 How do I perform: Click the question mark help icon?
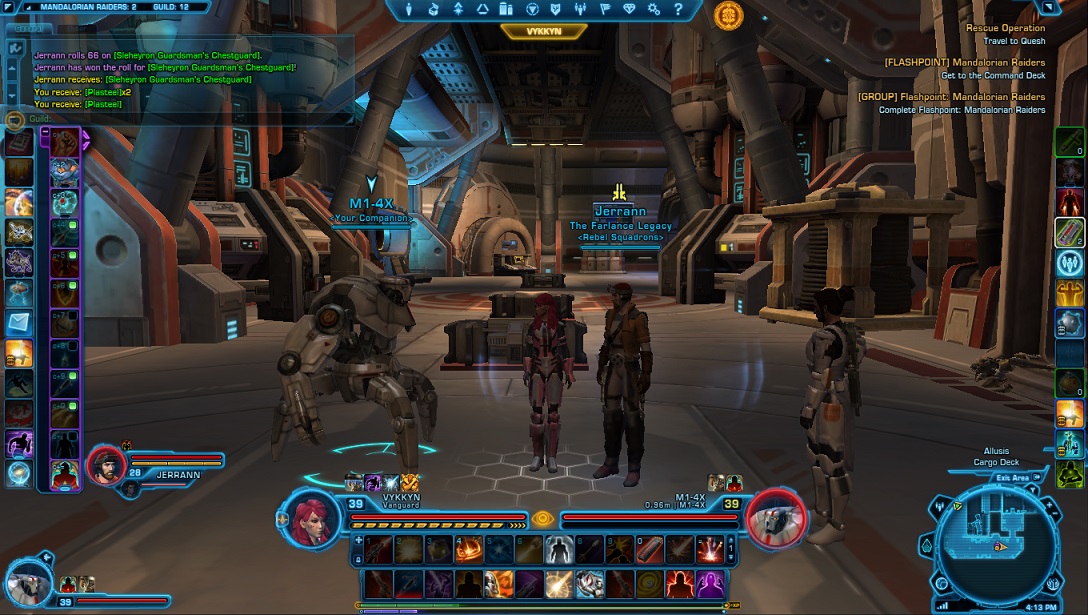[x=679, y=10]
